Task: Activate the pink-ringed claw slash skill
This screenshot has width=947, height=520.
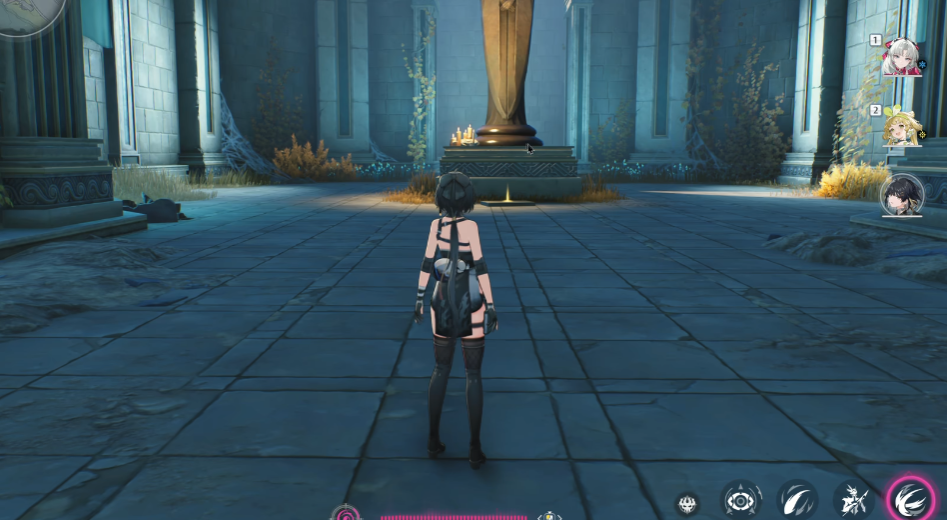Action: pos(911,499)
